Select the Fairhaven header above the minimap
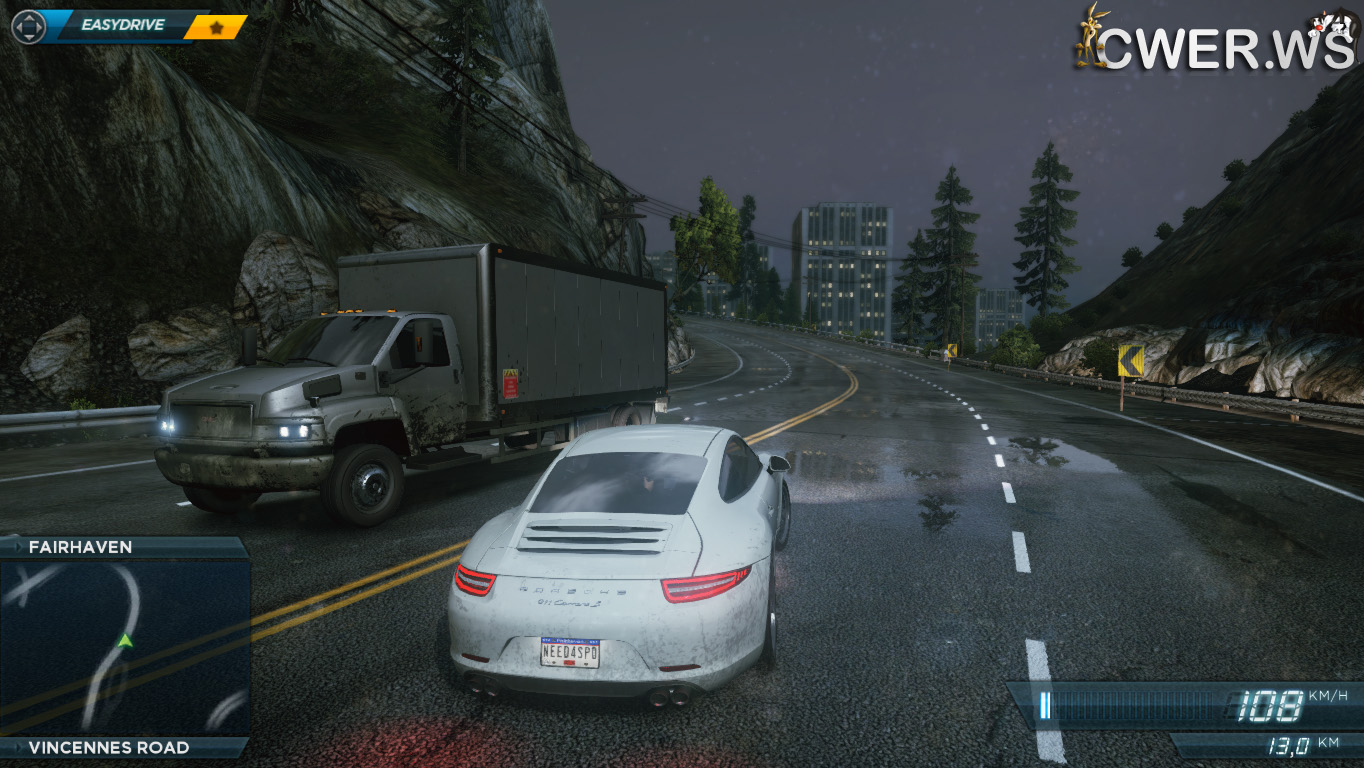 (124, 547)
